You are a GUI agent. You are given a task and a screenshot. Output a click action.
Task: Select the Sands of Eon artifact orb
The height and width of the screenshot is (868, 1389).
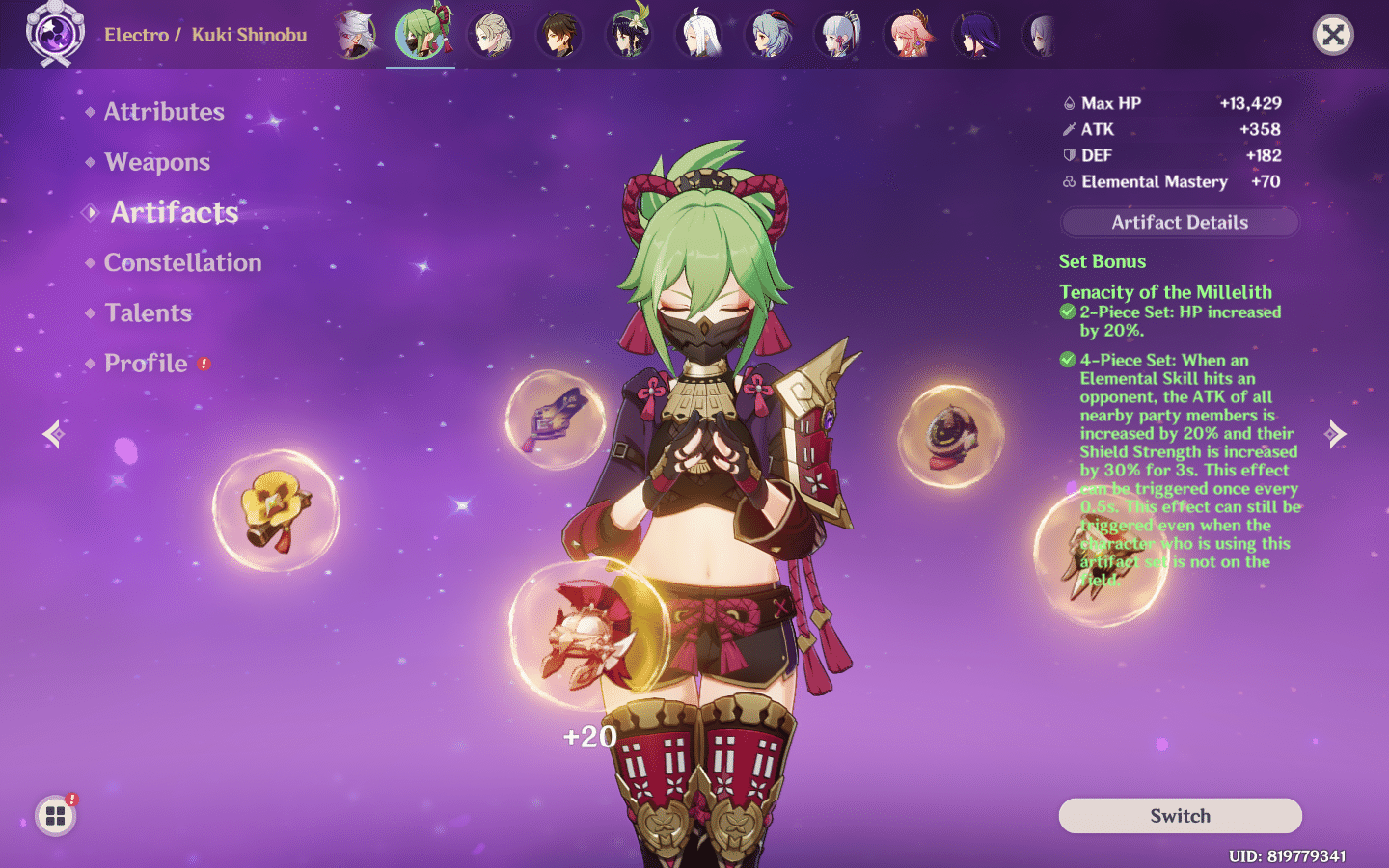[x=953, y=436]
